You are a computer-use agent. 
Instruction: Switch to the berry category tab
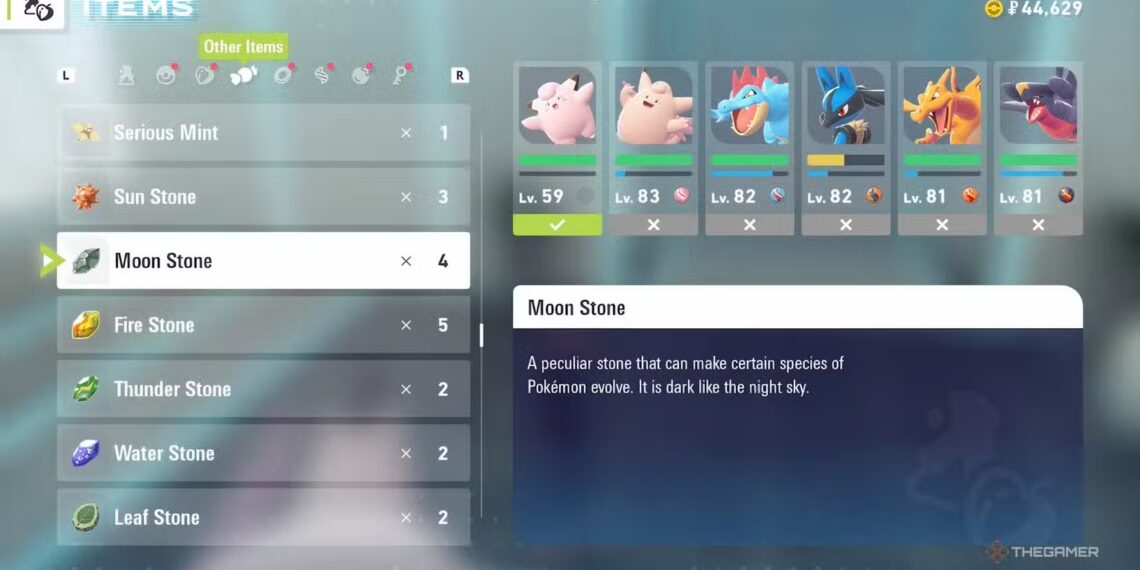tap(205, 75)
